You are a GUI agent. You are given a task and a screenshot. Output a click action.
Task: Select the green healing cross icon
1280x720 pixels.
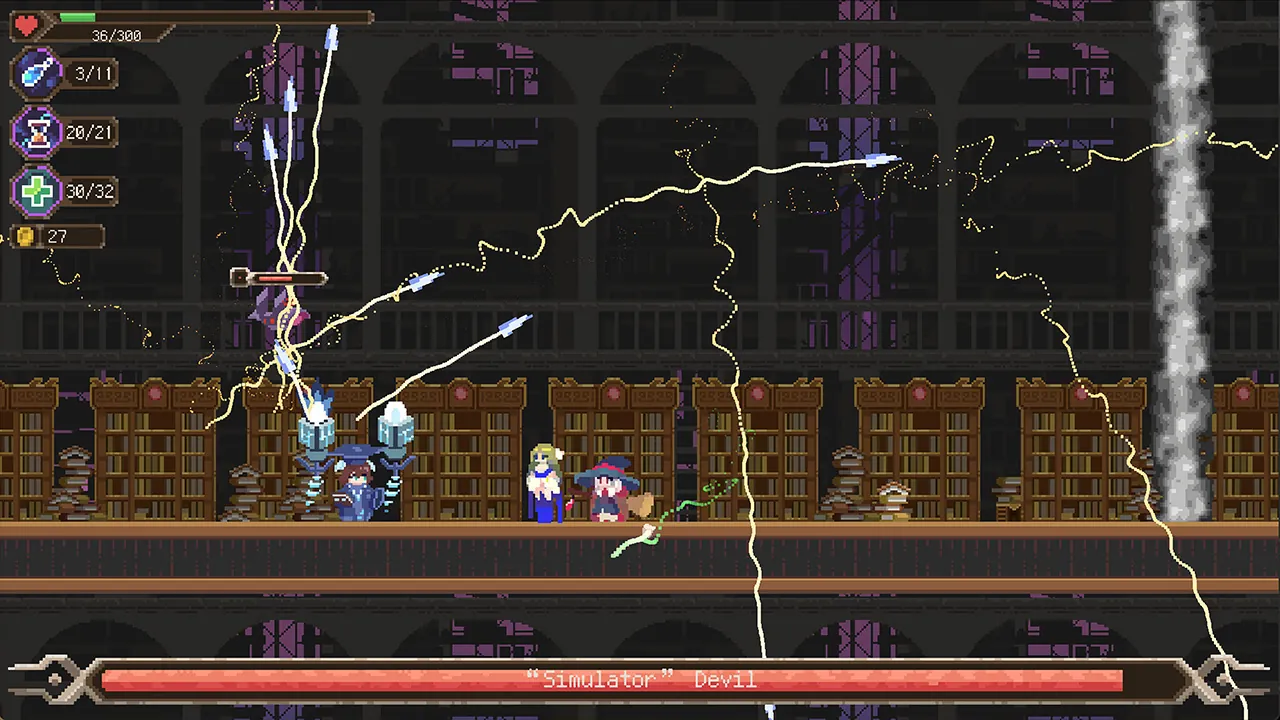click(38, 190)
